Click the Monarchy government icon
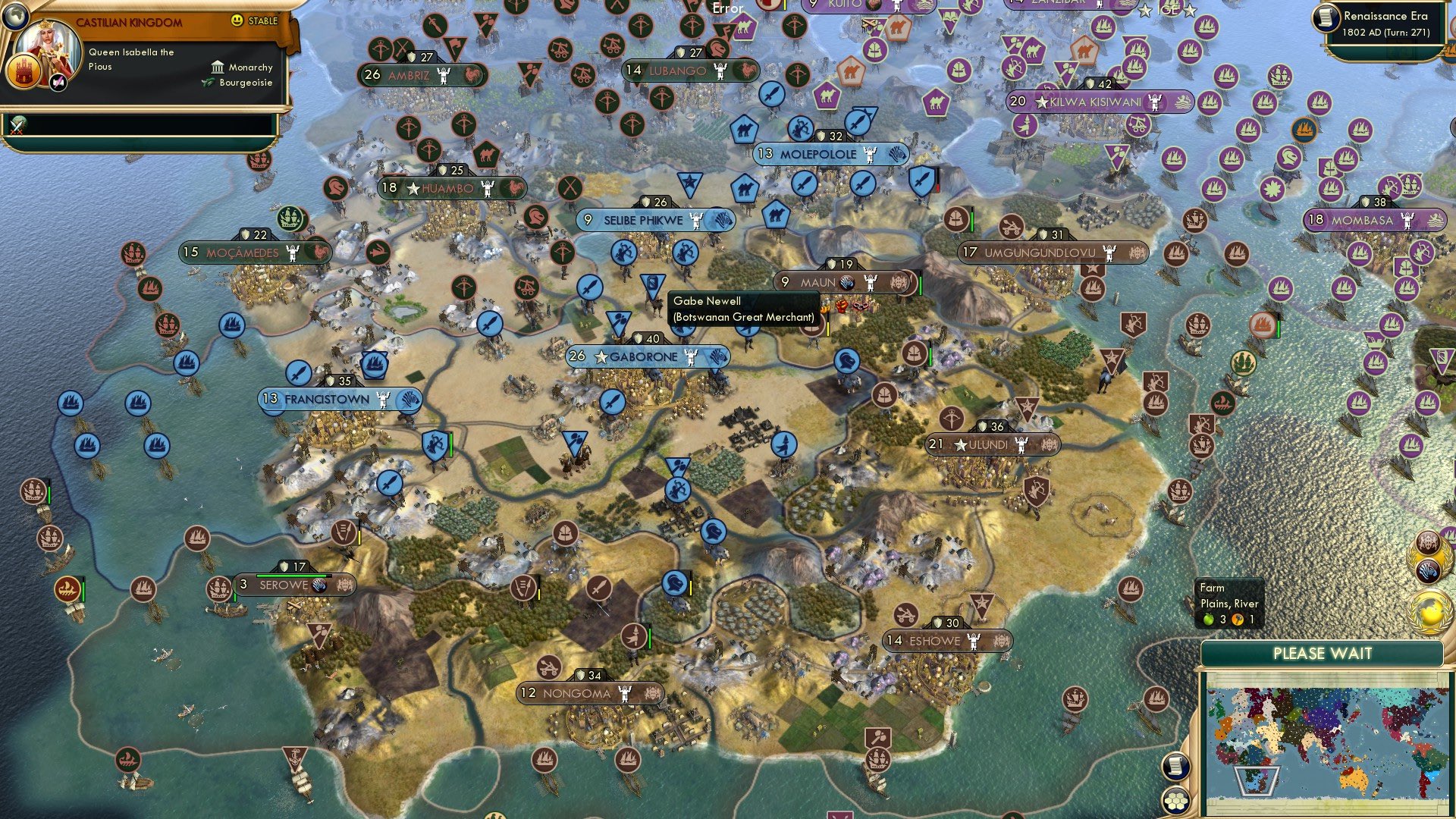1456x819 pixels. click(x=218, y=68)
